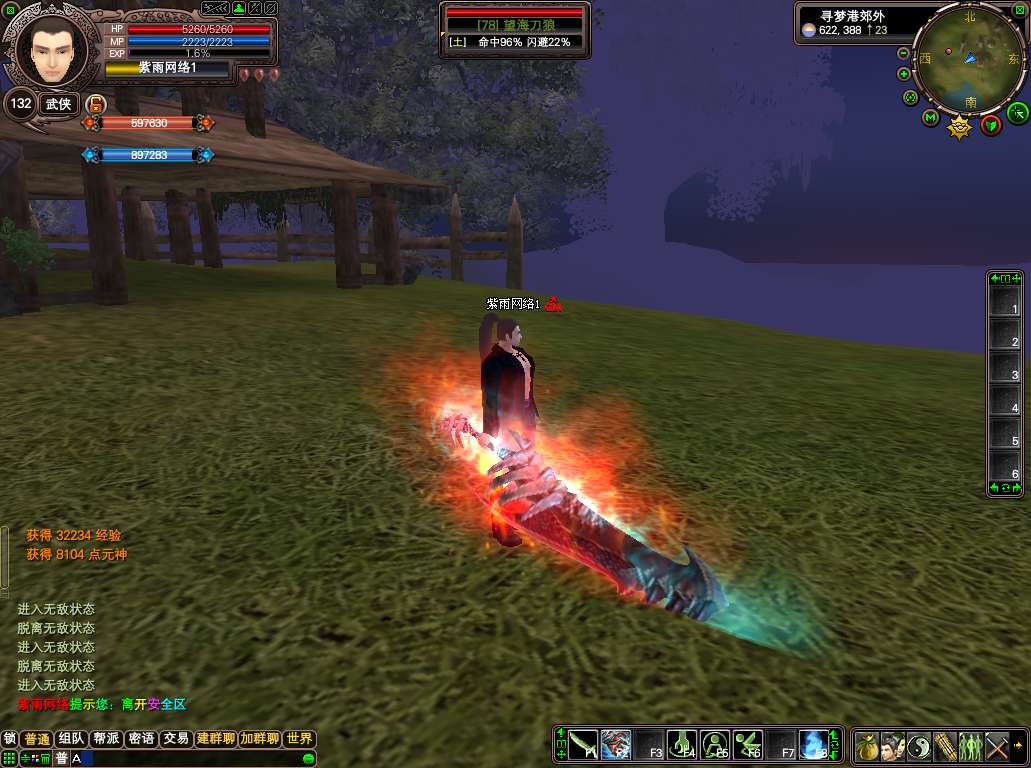The height and width of the screenshot is (768, 1031).
Task: Activate the F1 green blade skill
Action: [x=584, y=745]
